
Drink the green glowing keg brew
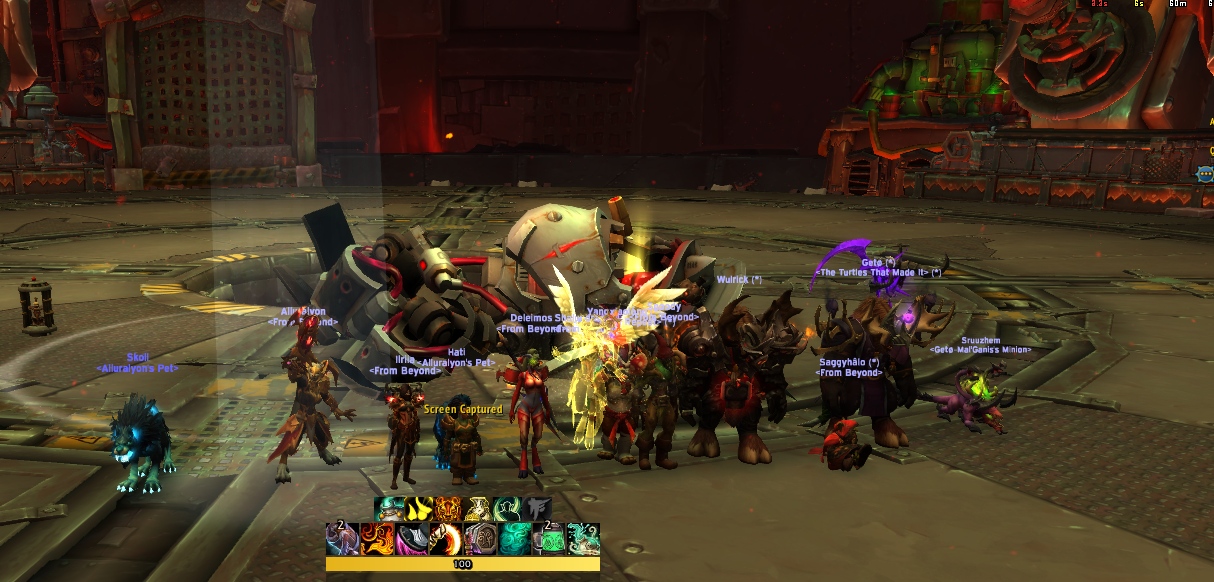549,539
